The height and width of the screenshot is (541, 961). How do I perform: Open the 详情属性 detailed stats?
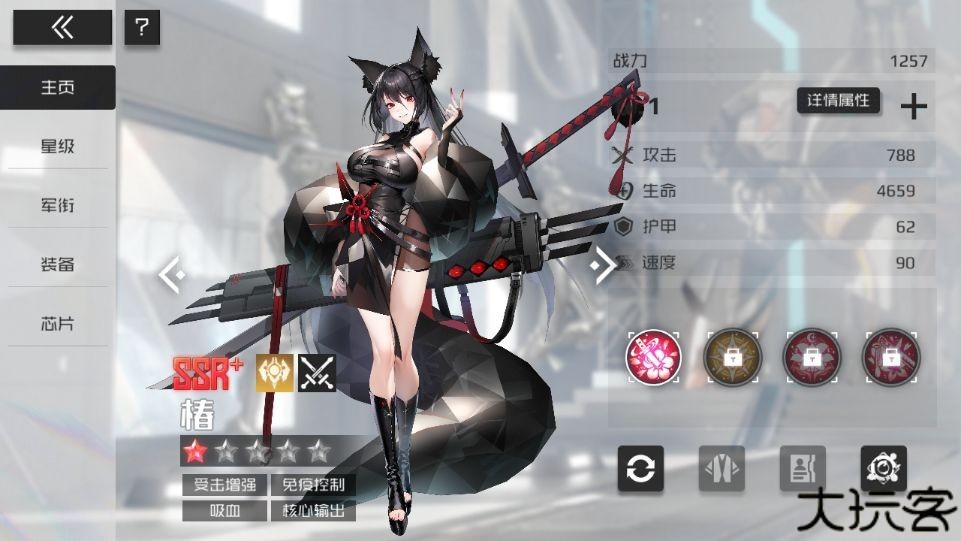(838, 101)
